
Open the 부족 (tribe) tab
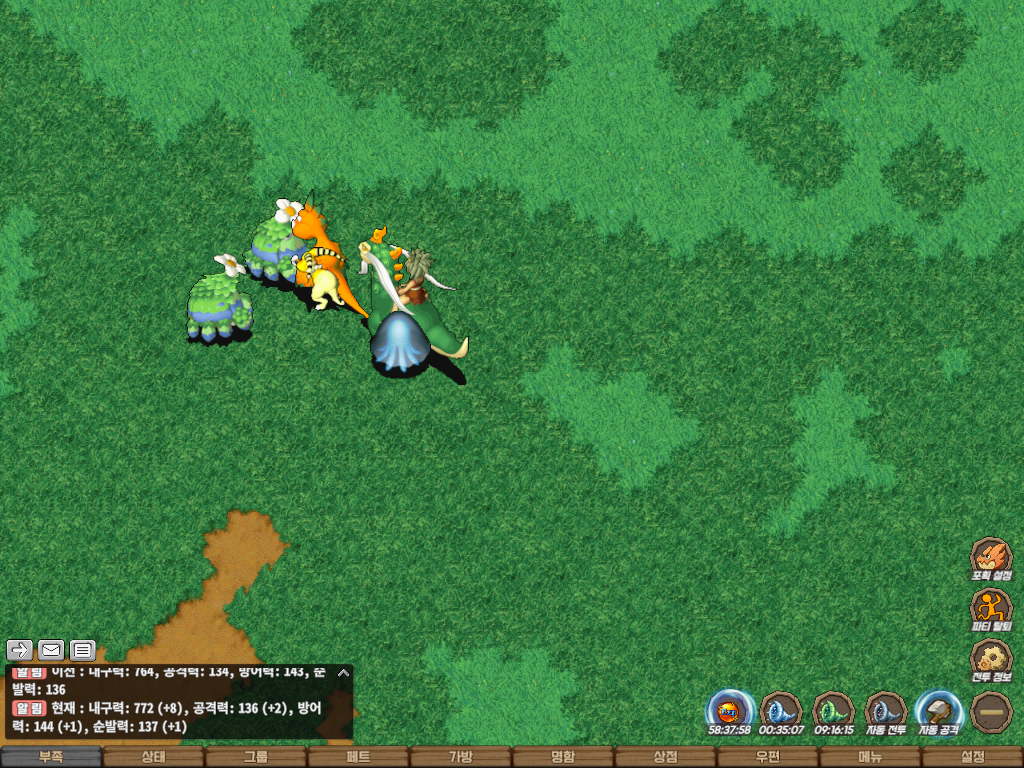[x=51, y=757]
